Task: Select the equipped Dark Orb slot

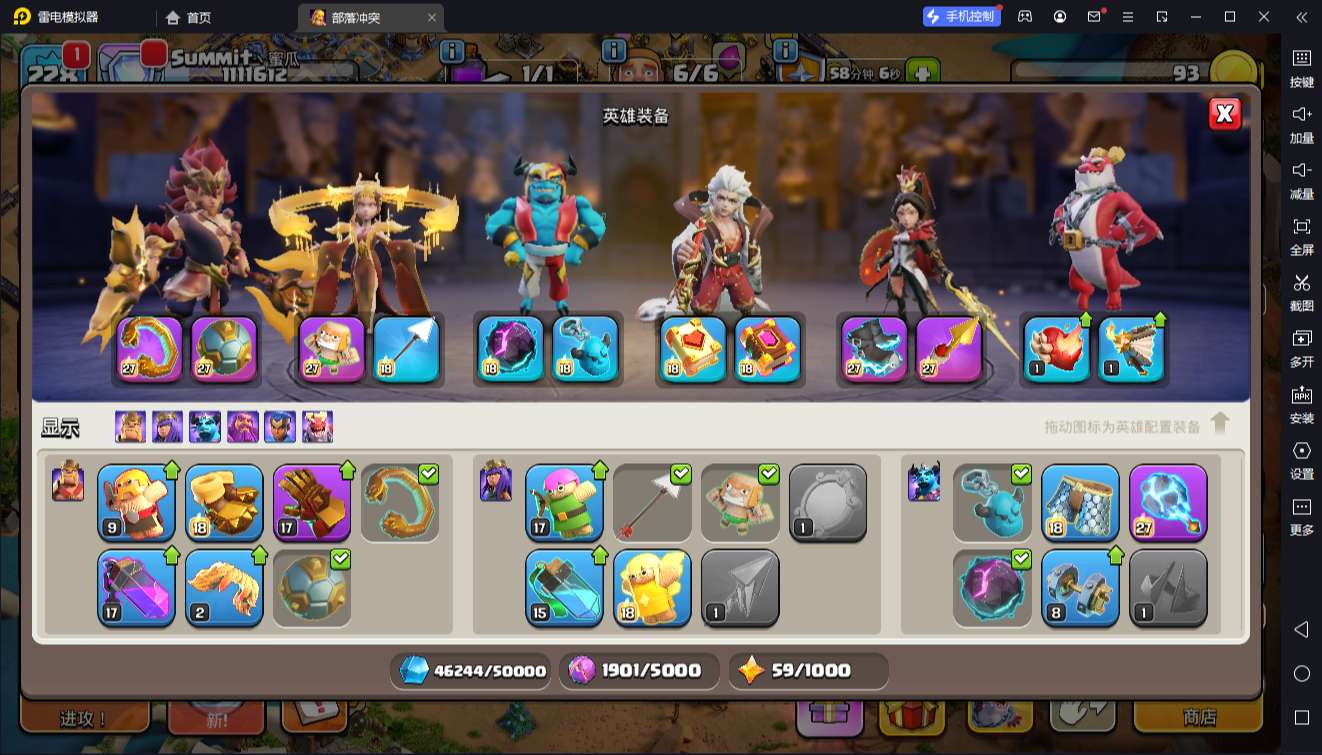Action: [x=510, y=349]
